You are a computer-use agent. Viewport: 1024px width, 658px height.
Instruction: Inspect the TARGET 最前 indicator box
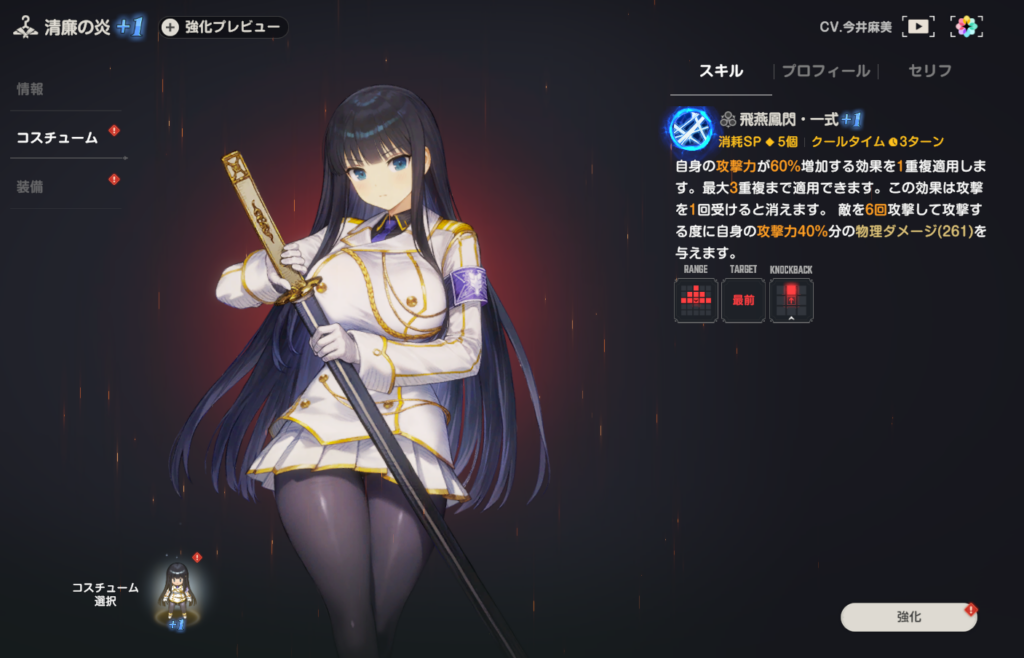[x=743, y=300]
